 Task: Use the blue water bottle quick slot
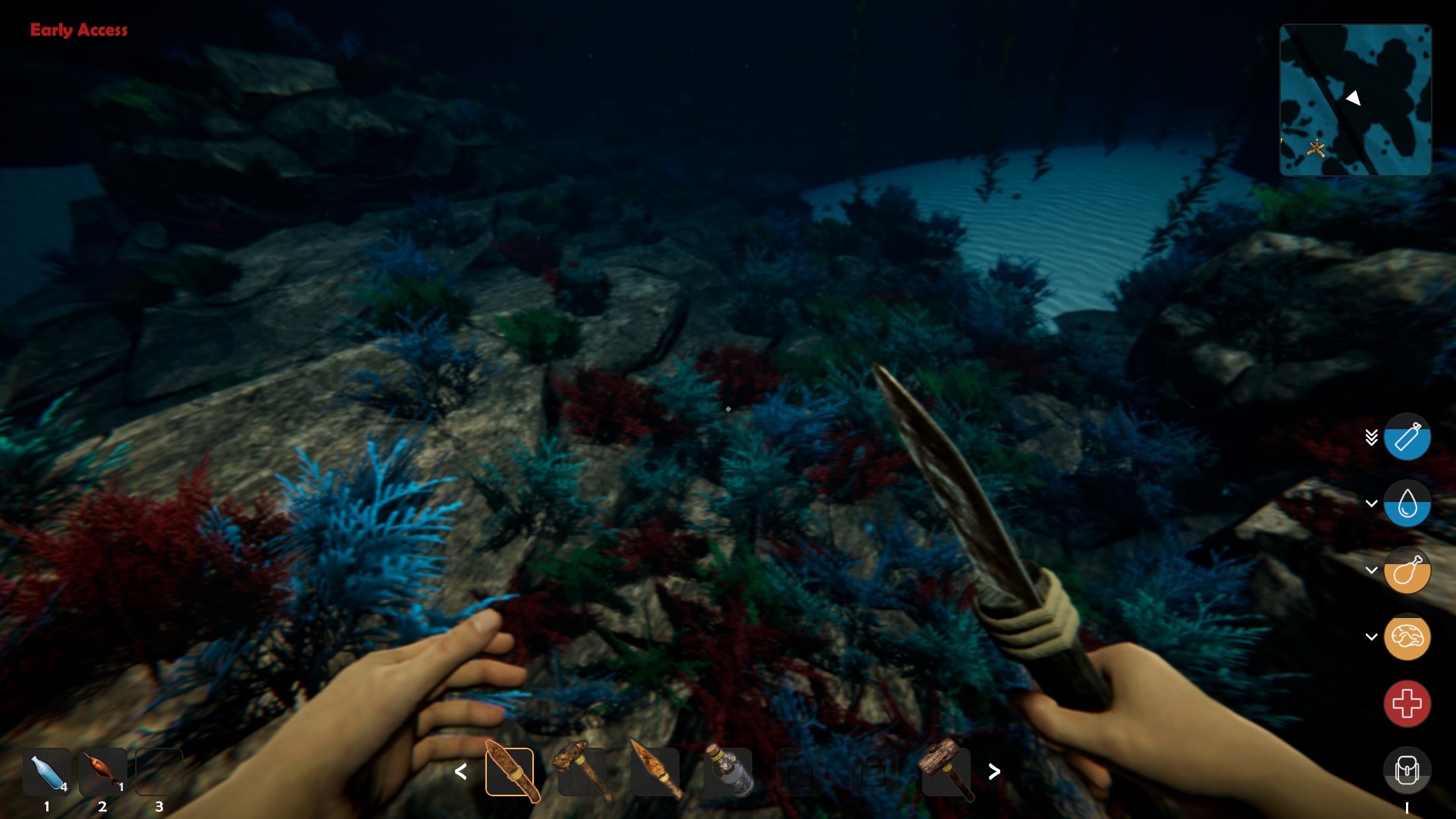coord(47,772)
